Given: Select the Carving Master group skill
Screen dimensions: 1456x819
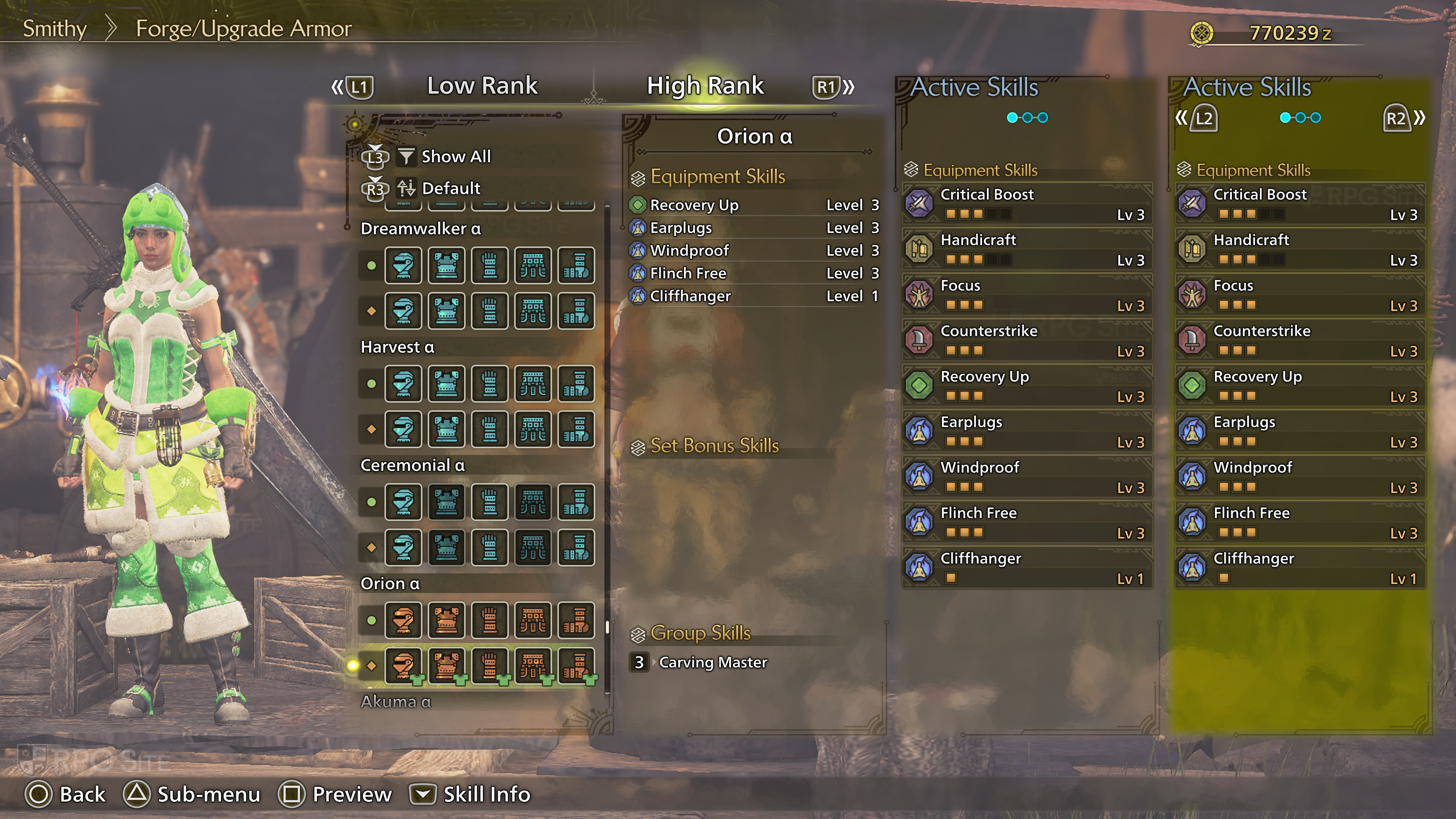Looking at the screenshot, I should point(712,662).
